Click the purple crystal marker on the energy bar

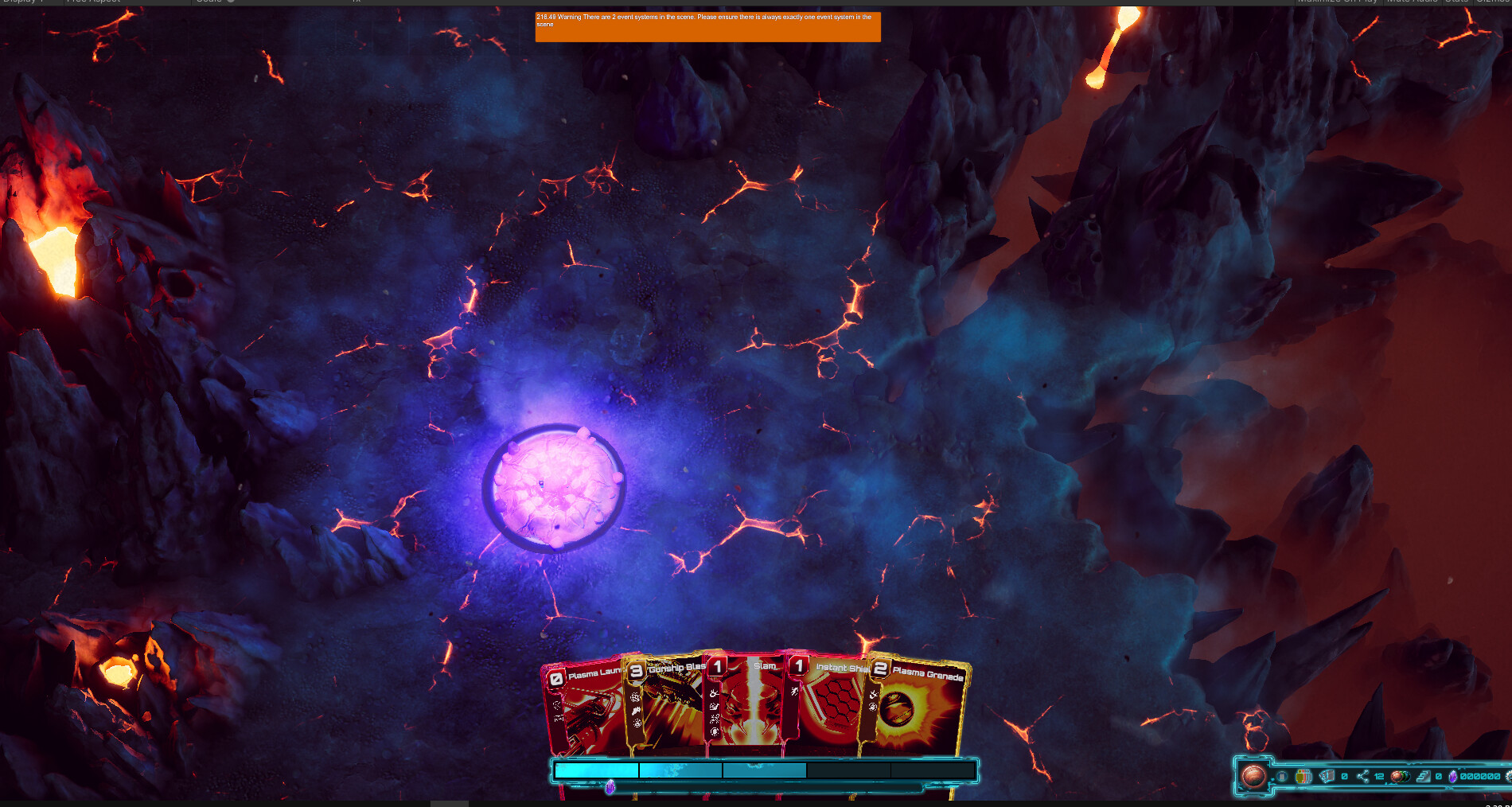[x=610, y=786]
